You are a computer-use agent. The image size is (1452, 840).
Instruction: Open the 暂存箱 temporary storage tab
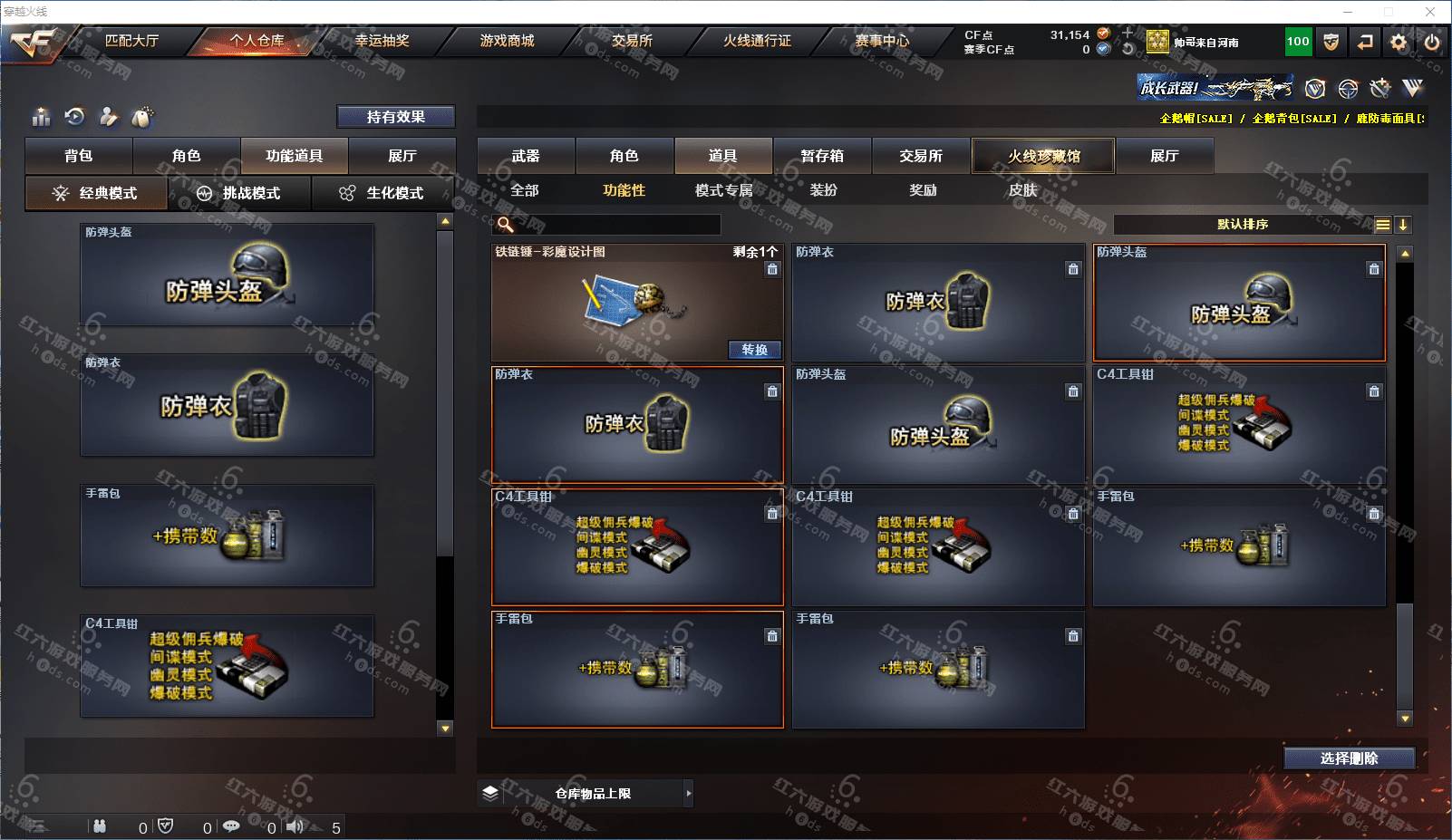coord(822,156)
